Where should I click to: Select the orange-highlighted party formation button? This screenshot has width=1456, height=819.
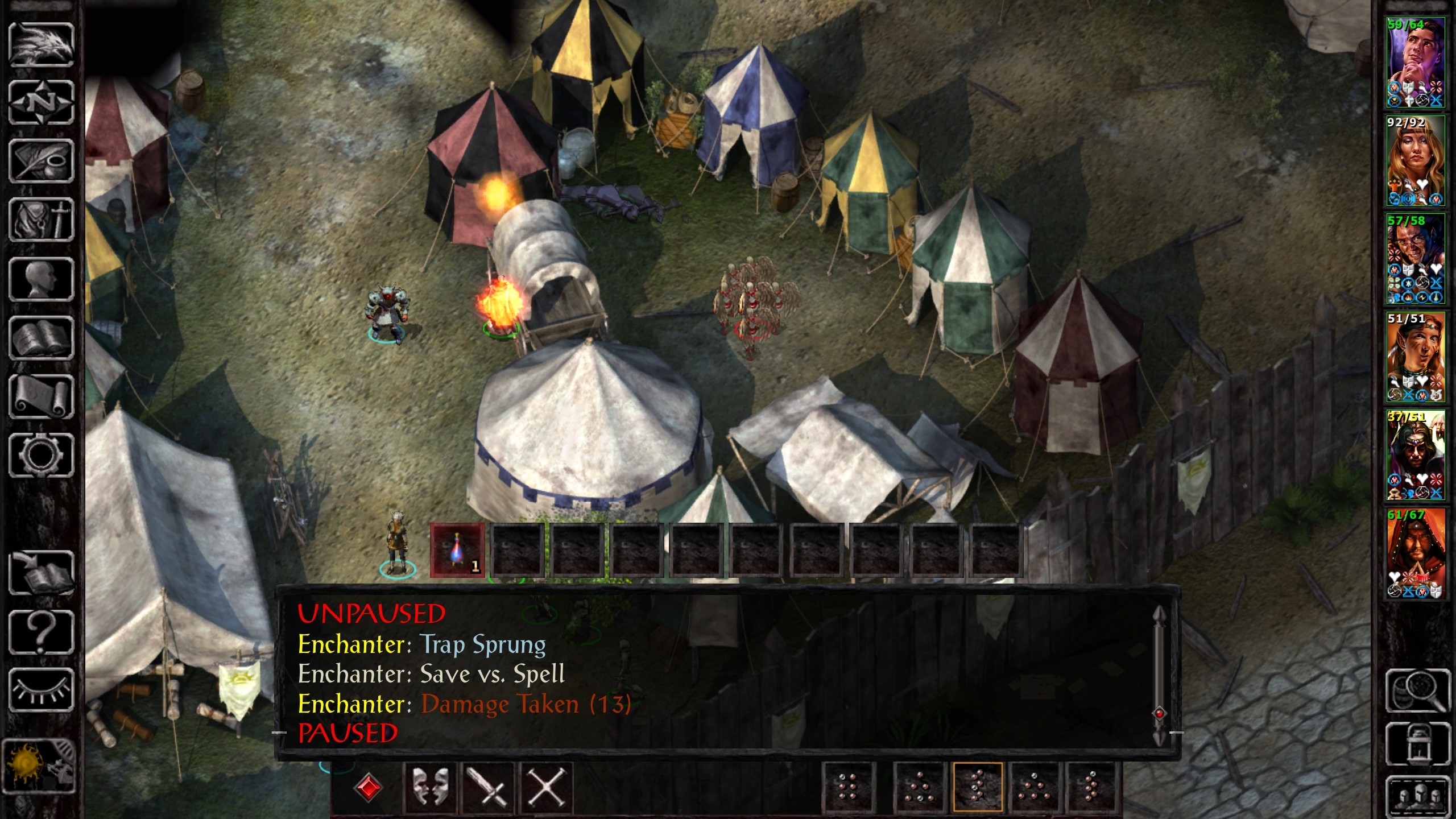[978, 788]
